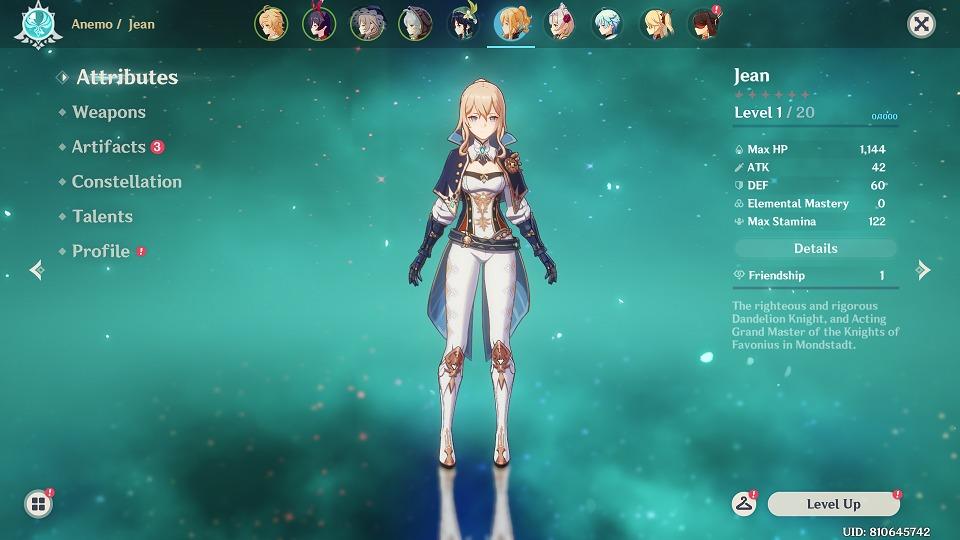960x540 pixels.
Task: Select the white-haired portrait with red hair ornament
Action: coord(559,23)
